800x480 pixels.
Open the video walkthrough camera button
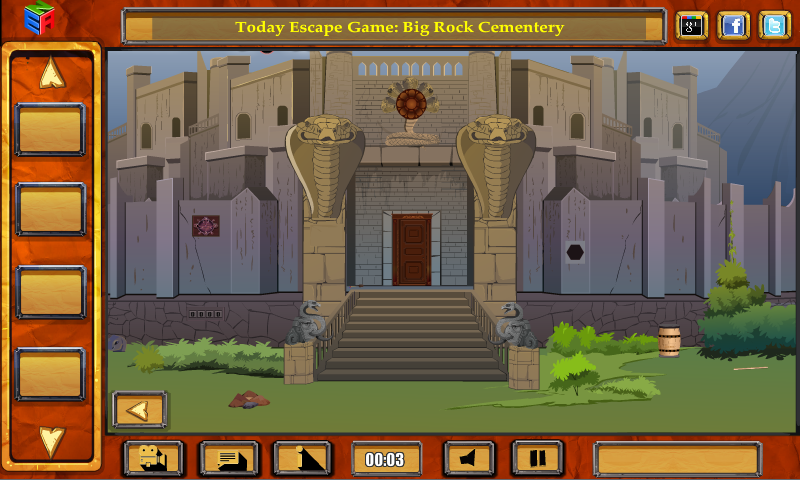(x=153, y=459)
